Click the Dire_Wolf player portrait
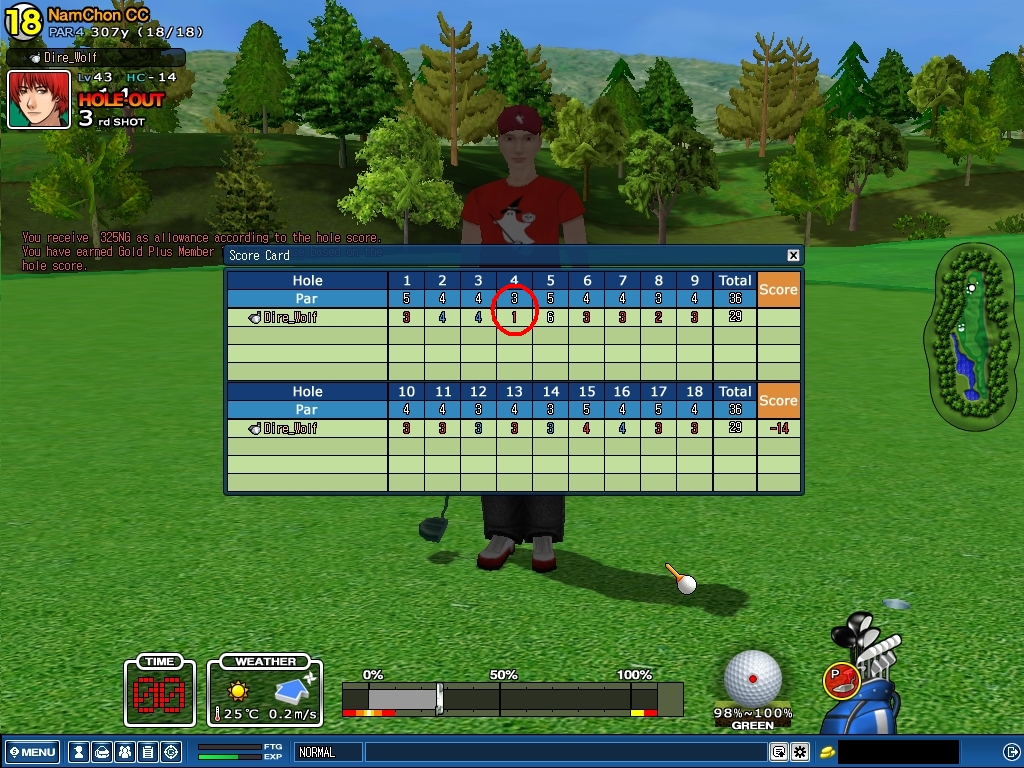 click(x=39, y=99)
